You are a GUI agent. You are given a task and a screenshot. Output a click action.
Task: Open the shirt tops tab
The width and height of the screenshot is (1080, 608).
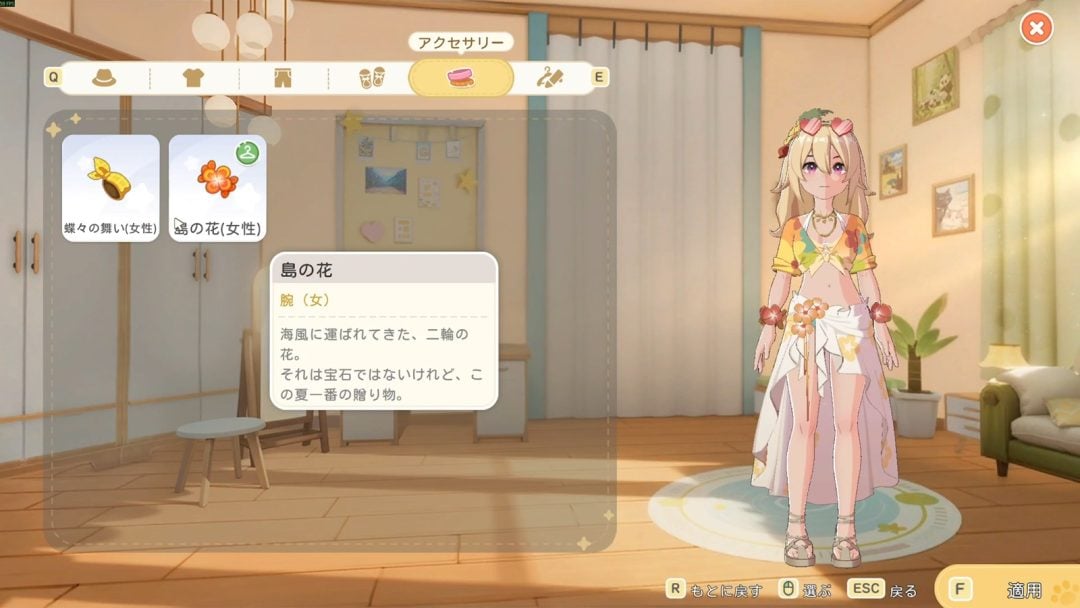[x=193, y=77]
